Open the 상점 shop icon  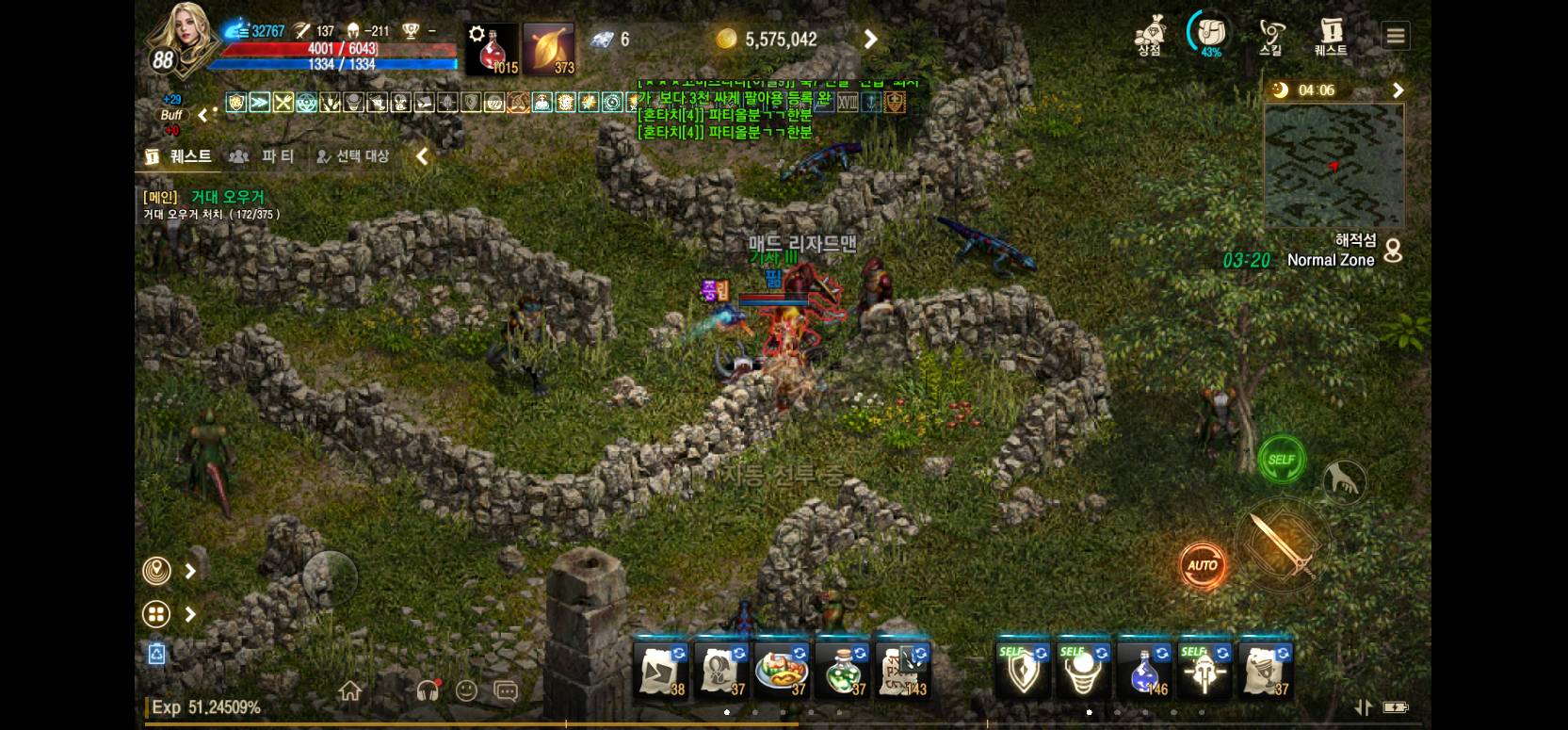click(x=1149, y=37)
